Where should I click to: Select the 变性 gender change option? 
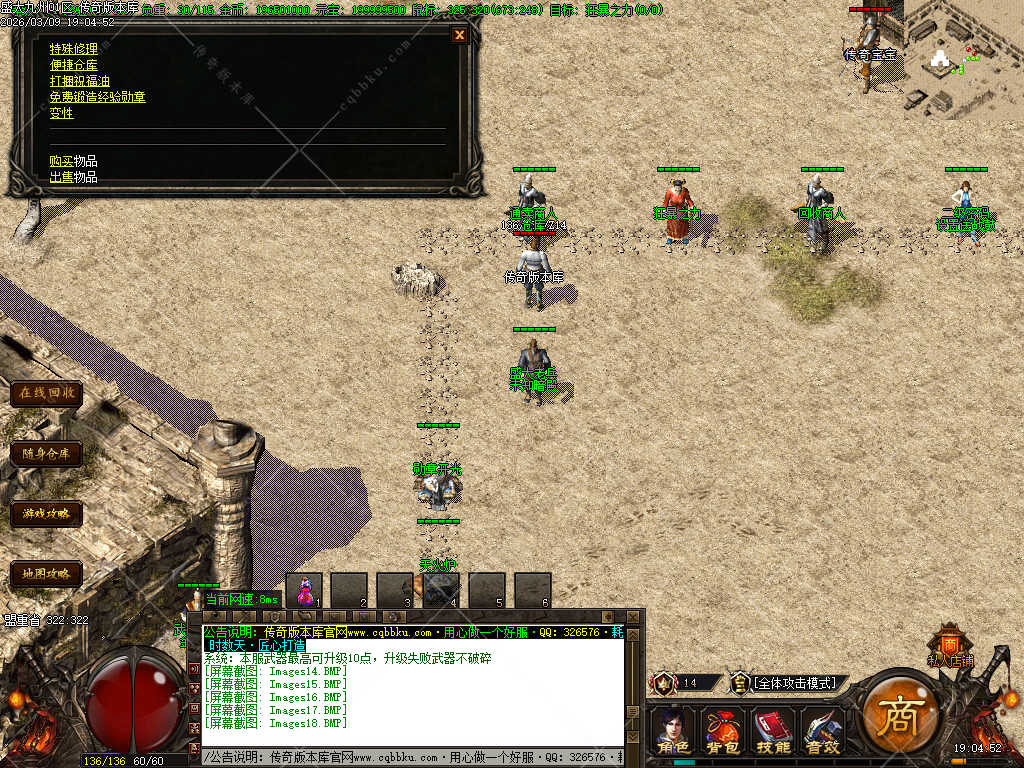click(x=61, y=113)
